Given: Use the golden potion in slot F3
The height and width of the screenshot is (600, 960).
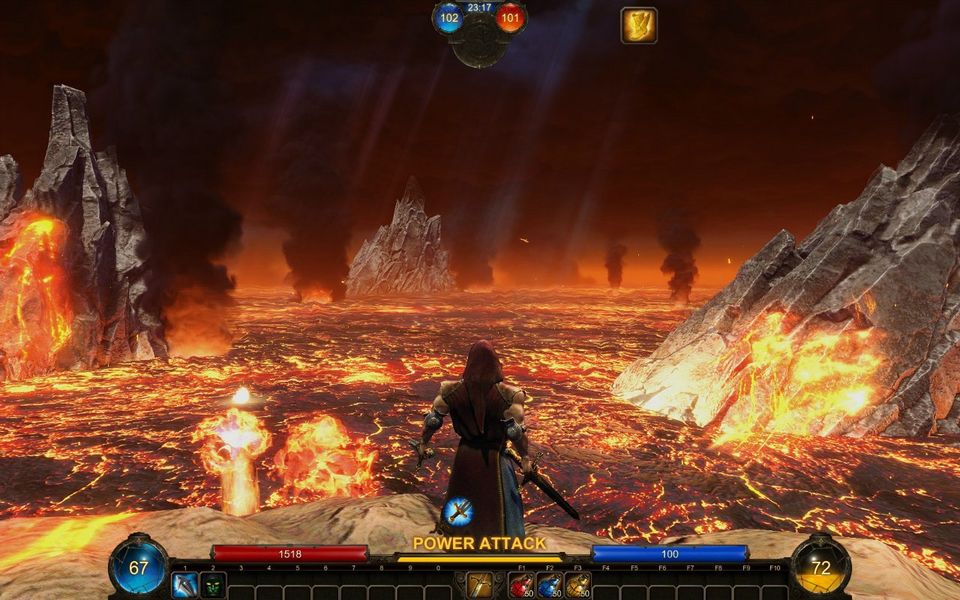Looking at the screenshot, I should [x=577, y=585].
